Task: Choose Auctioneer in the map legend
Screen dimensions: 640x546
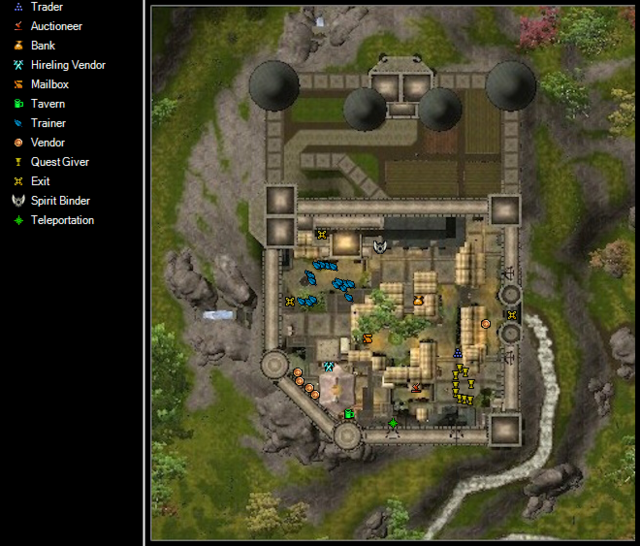Action: point(56,26)
